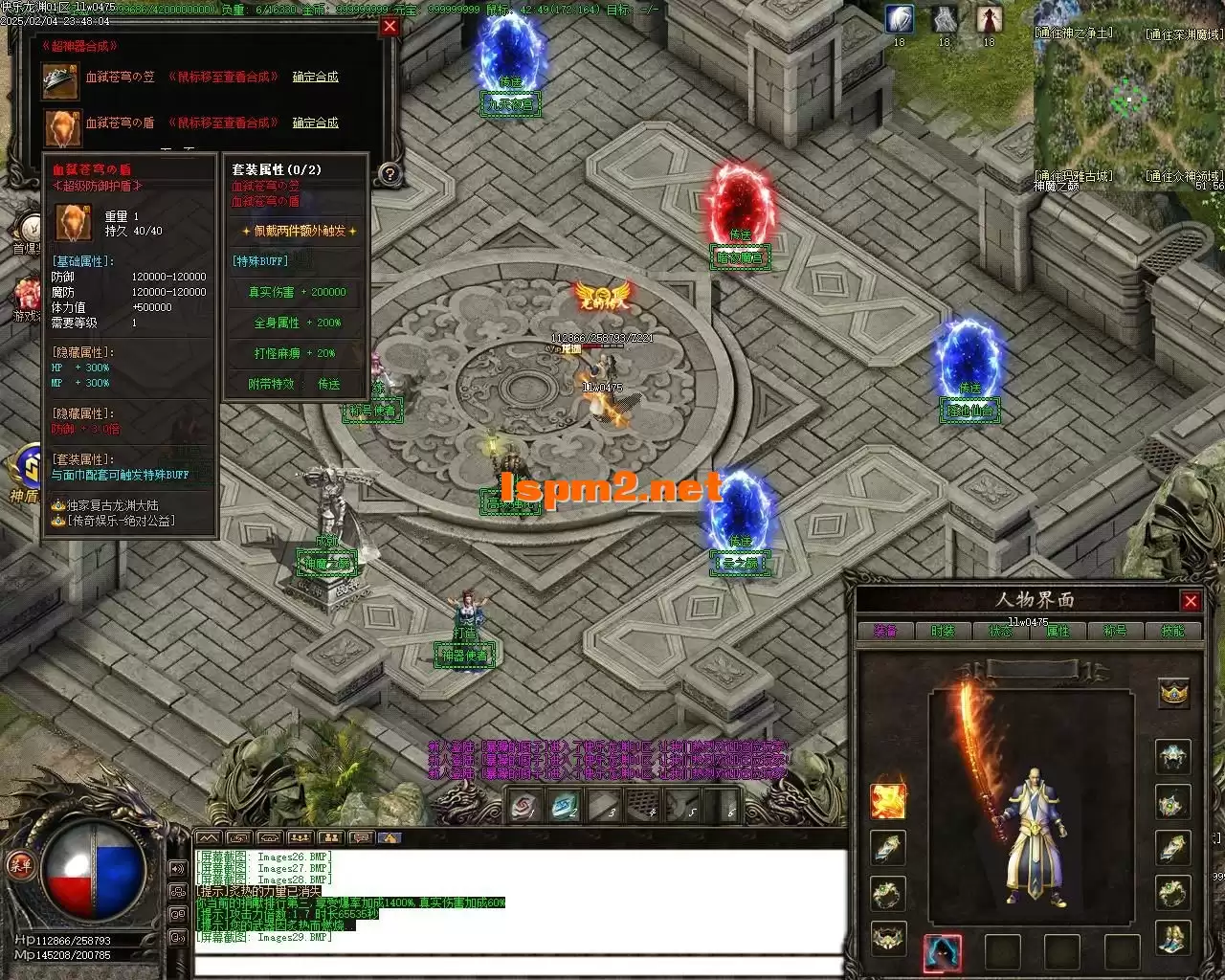
Task: Switch to the 技能 skills tab
Action: 1172,632
